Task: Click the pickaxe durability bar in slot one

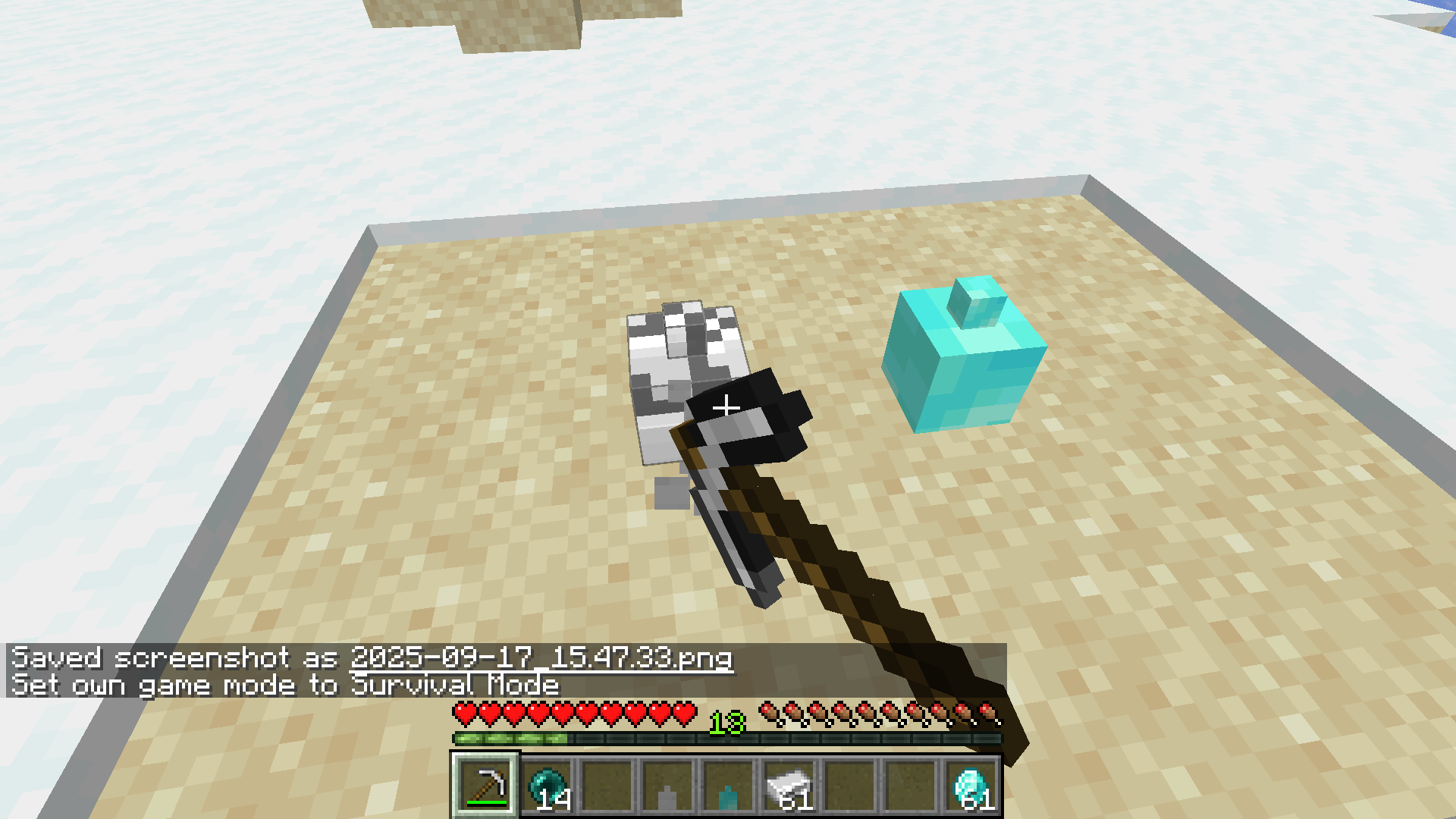Action: (488, 802)
